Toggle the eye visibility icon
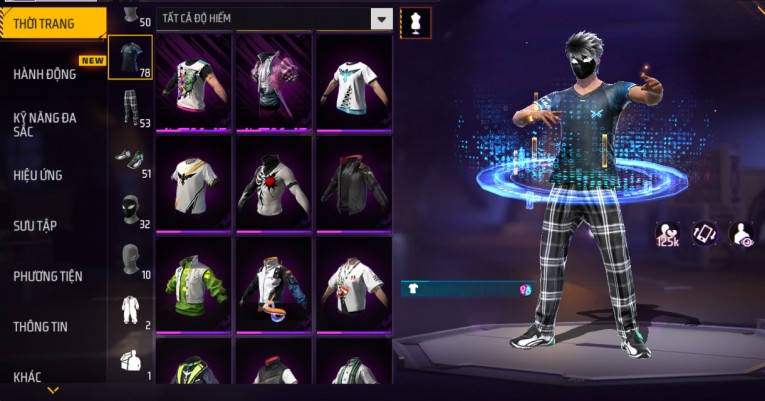The height and width of the screenshot is (401, 765). (x=742, y=233)
